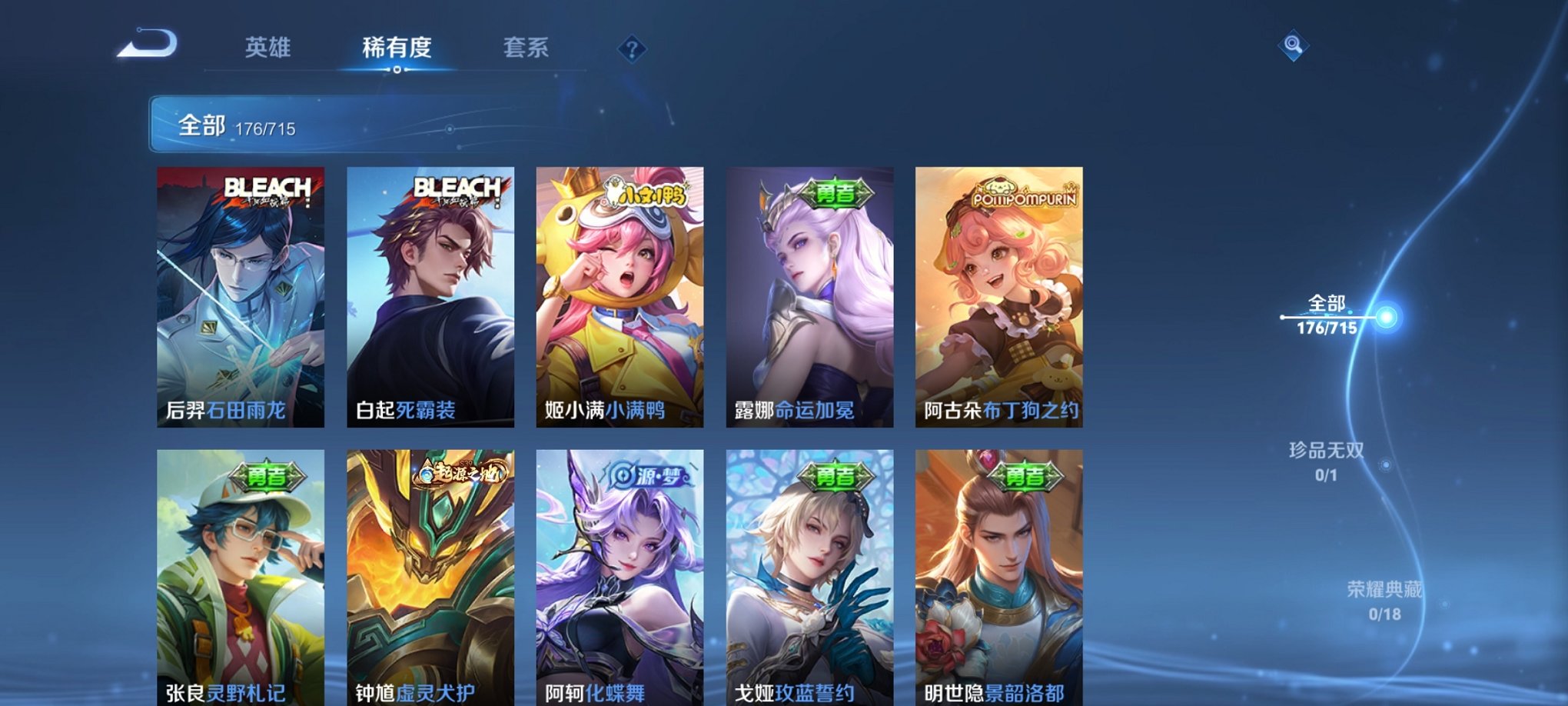Switch to the 套系 tab
1568x706 pixels.
pos(527,48)
